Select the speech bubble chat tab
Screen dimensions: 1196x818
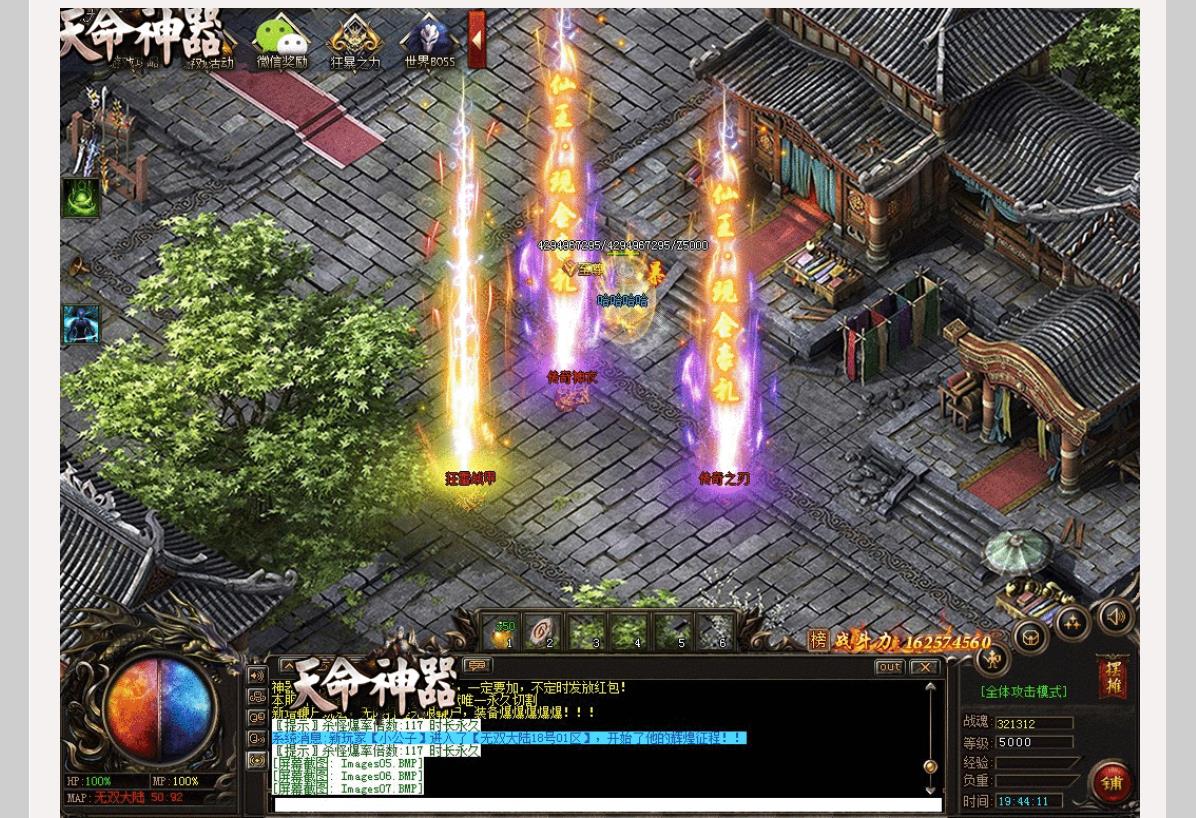click(x=478, y=665)
